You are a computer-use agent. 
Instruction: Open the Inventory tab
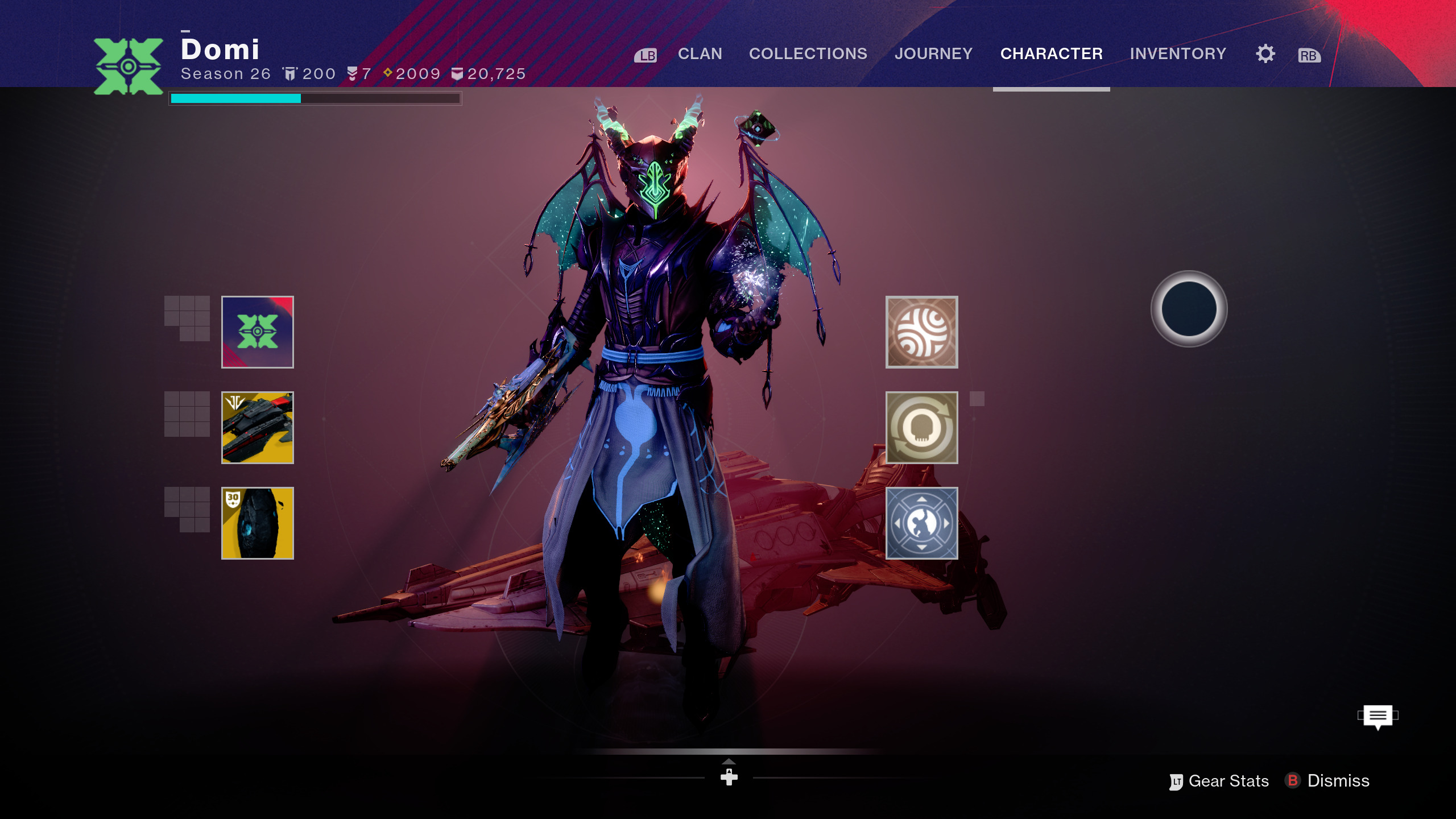pyautogui.click(x=1178, y=53)
